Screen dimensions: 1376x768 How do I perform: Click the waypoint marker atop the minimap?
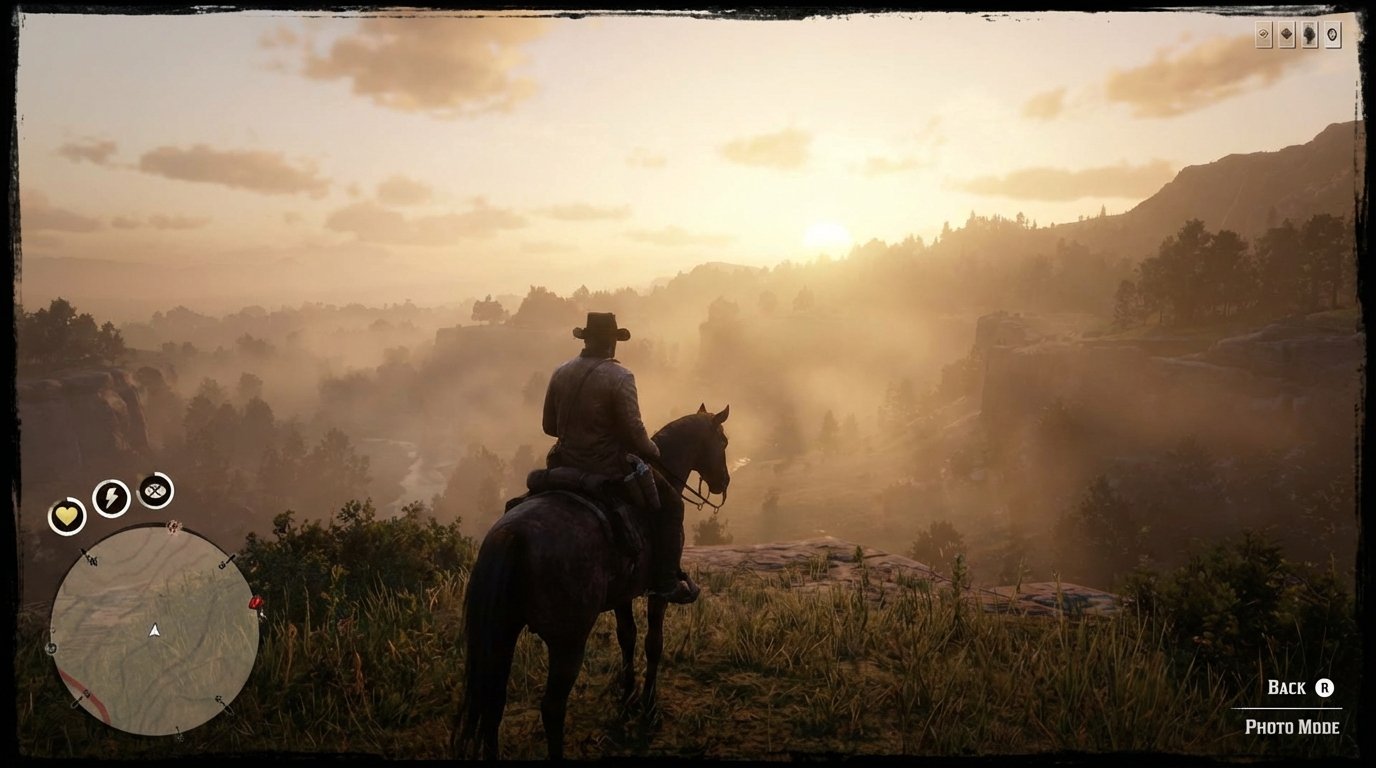point(174,527)
